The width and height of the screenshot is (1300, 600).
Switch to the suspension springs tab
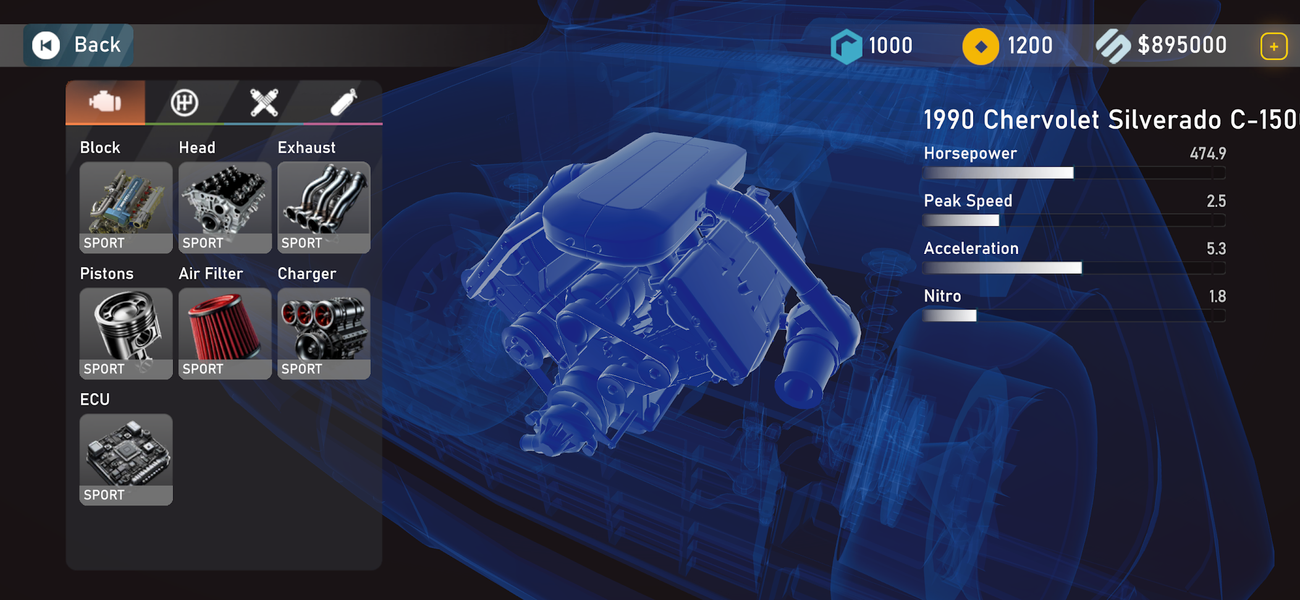[x=264, y=102]
